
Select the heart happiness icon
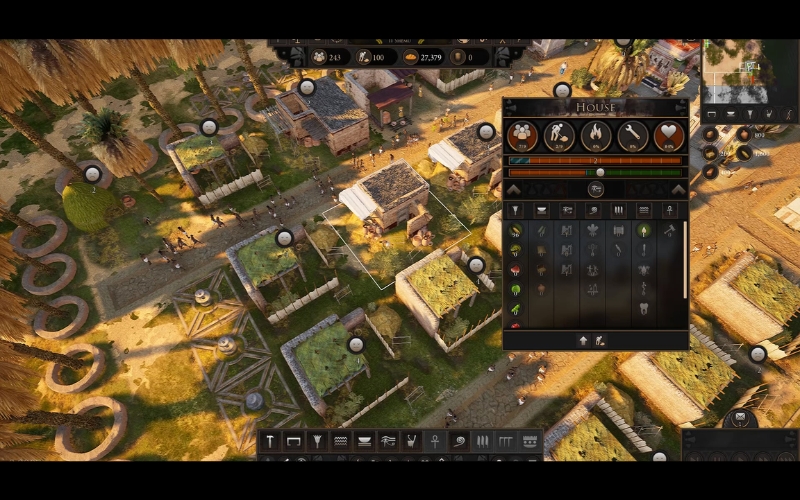point(669,135)
